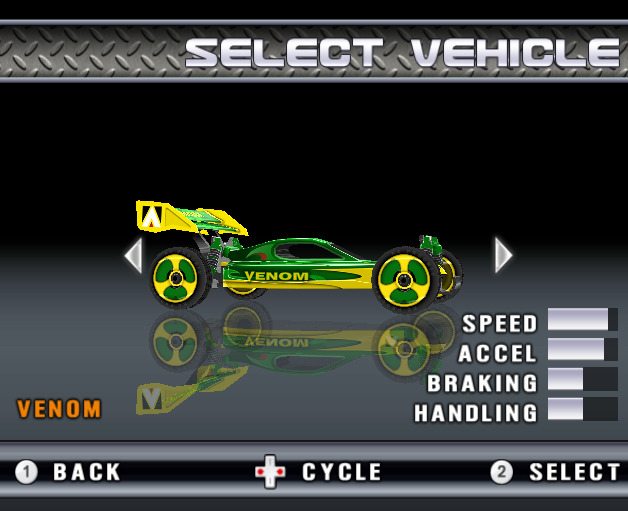Choose the Venom buggy on display
Screen dimensions: 628x511
[x=300, y=260]
